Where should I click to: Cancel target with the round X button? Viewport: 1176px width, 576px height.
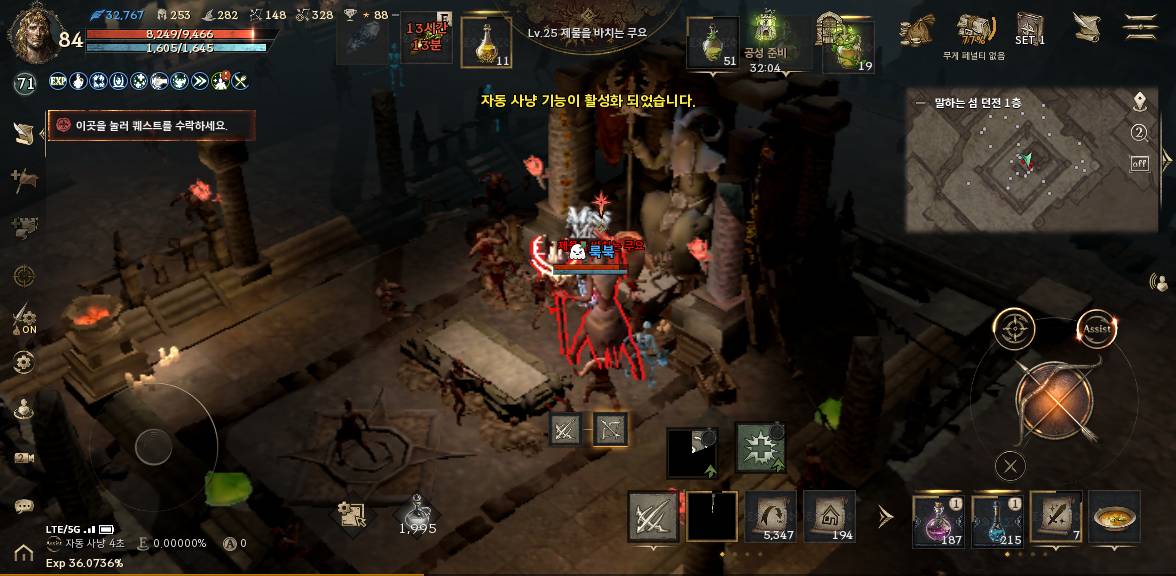[x=1011, y=465]
